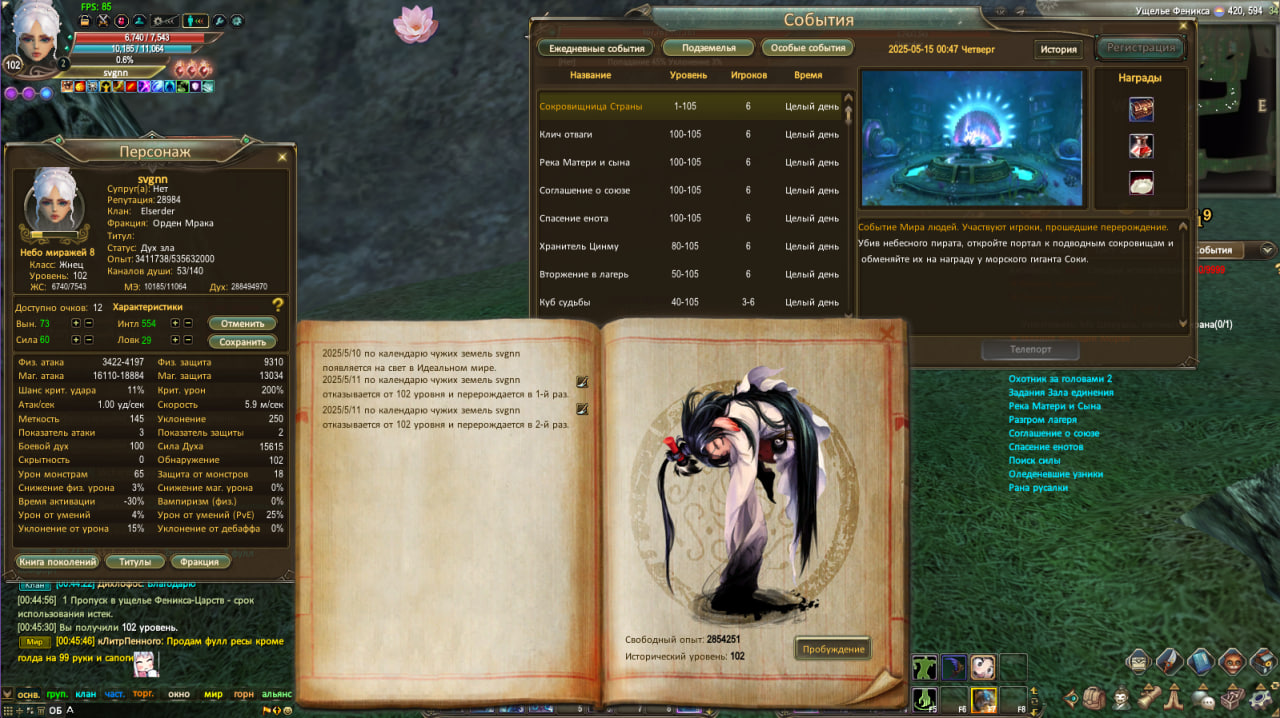Click the Телепорт button

point(1029,351)
